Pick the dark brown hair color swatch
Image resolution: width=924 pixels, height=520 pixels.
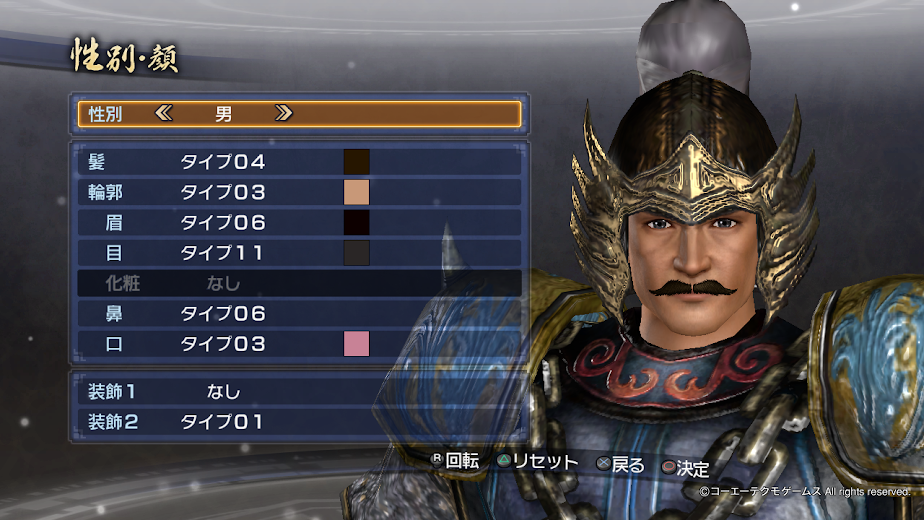(x=357, y=162)
